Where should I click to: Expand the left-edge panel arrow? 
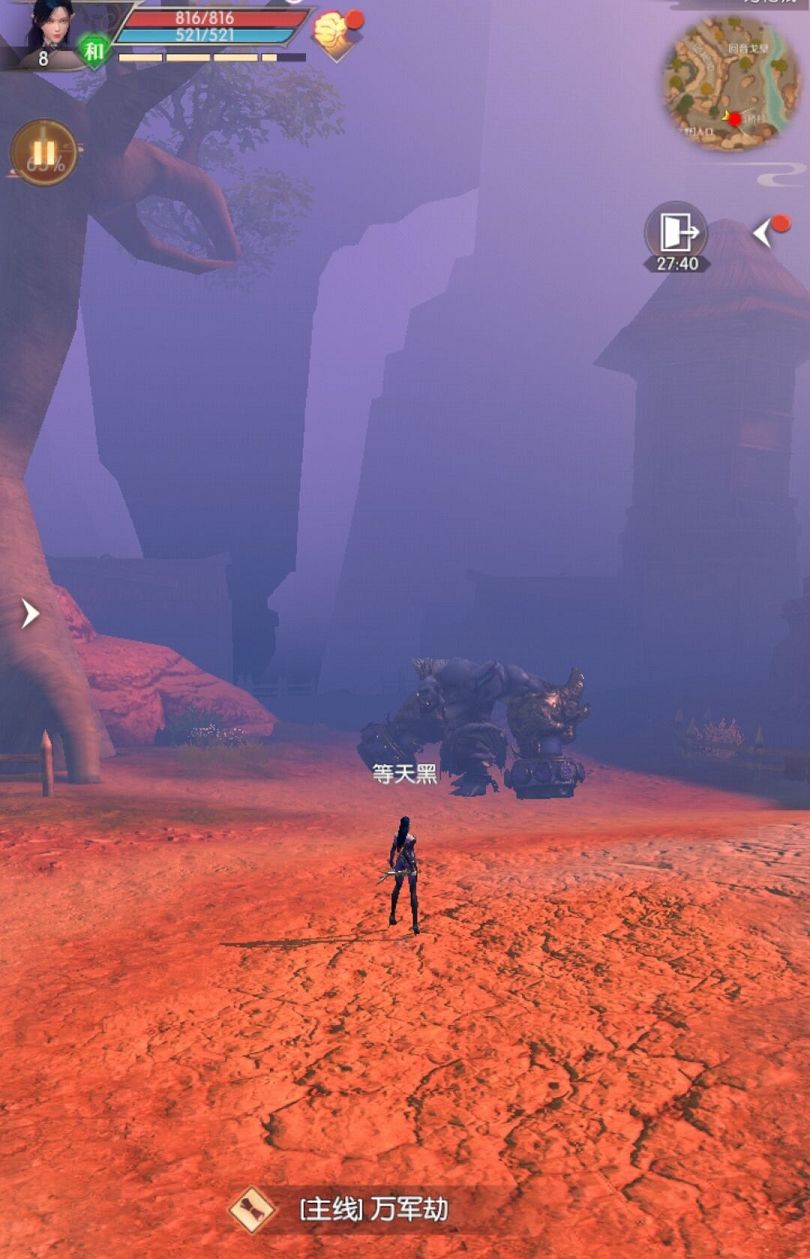click(x=30, y=613)
